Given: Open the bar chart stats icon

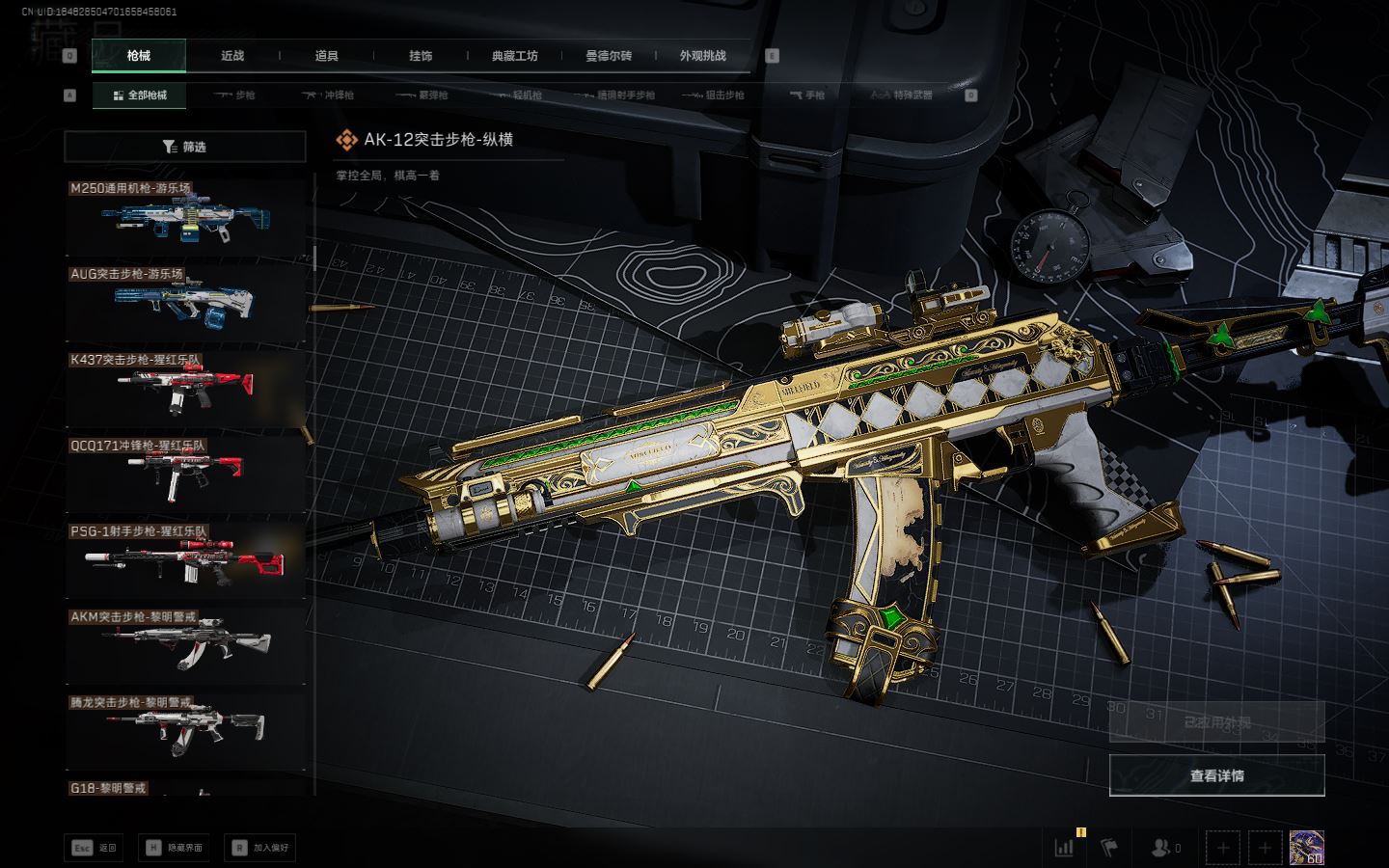Looking at the screenshot, I should tap(1065, 848).
